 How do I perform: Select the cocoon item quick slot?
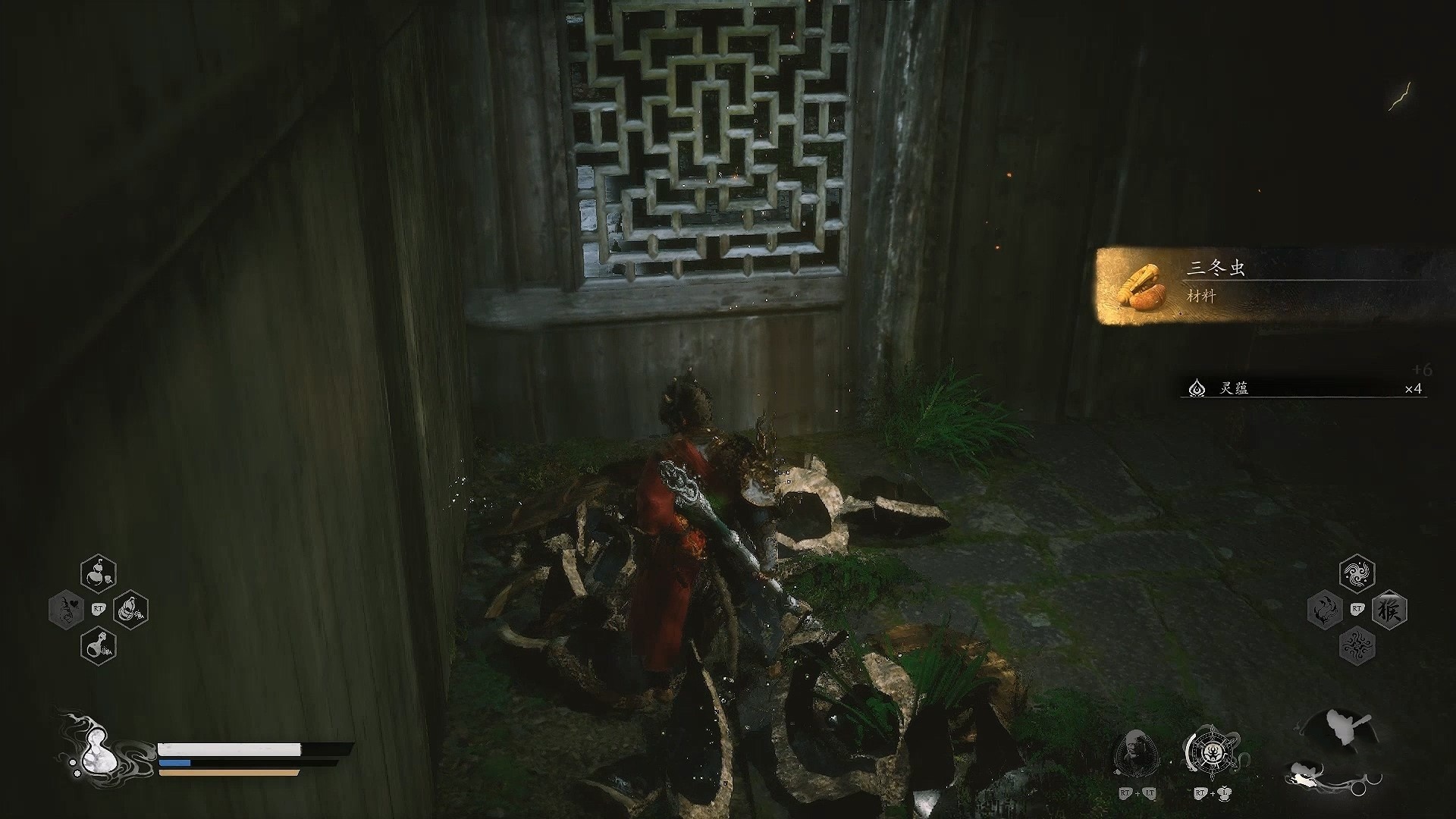(x=130, y=609)
